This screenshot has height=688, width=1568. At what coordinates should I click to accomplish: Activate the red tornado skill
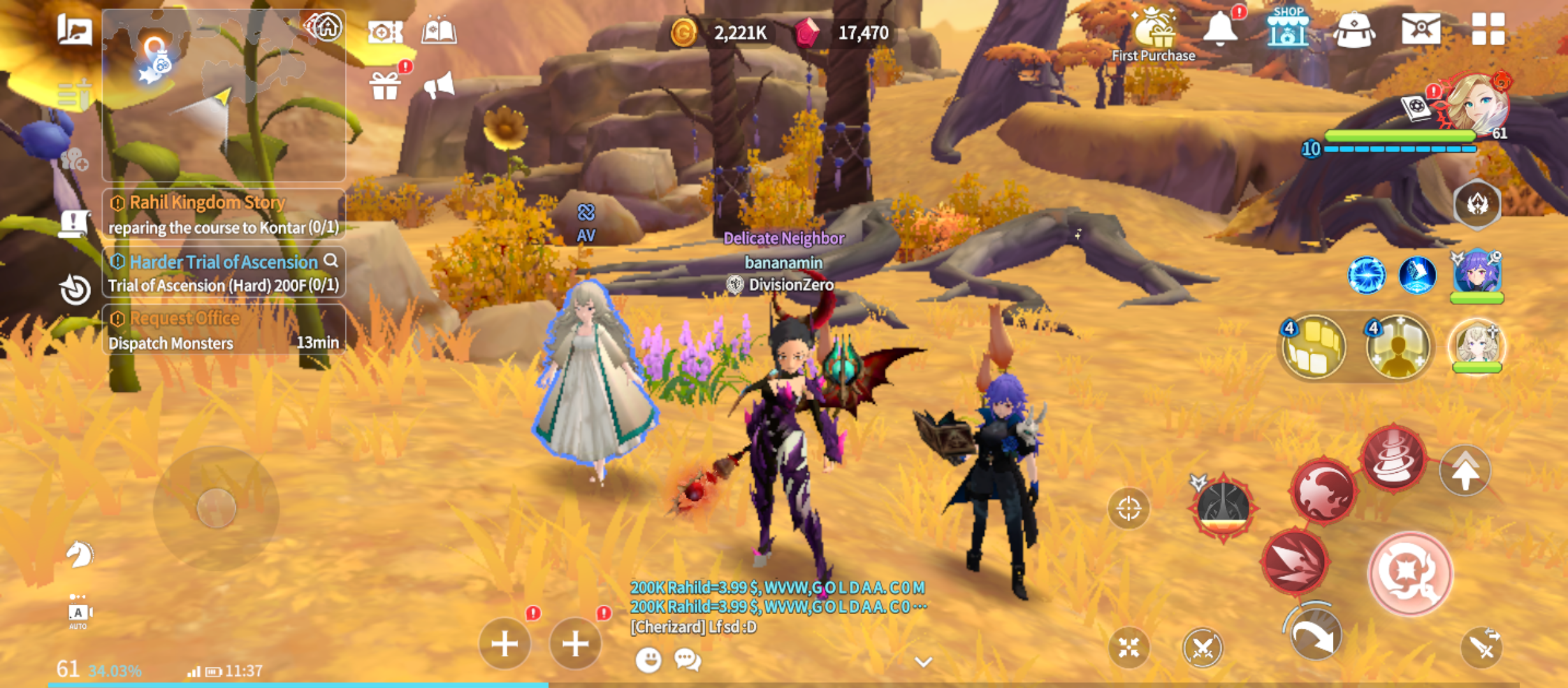[x=1393, y=457]
